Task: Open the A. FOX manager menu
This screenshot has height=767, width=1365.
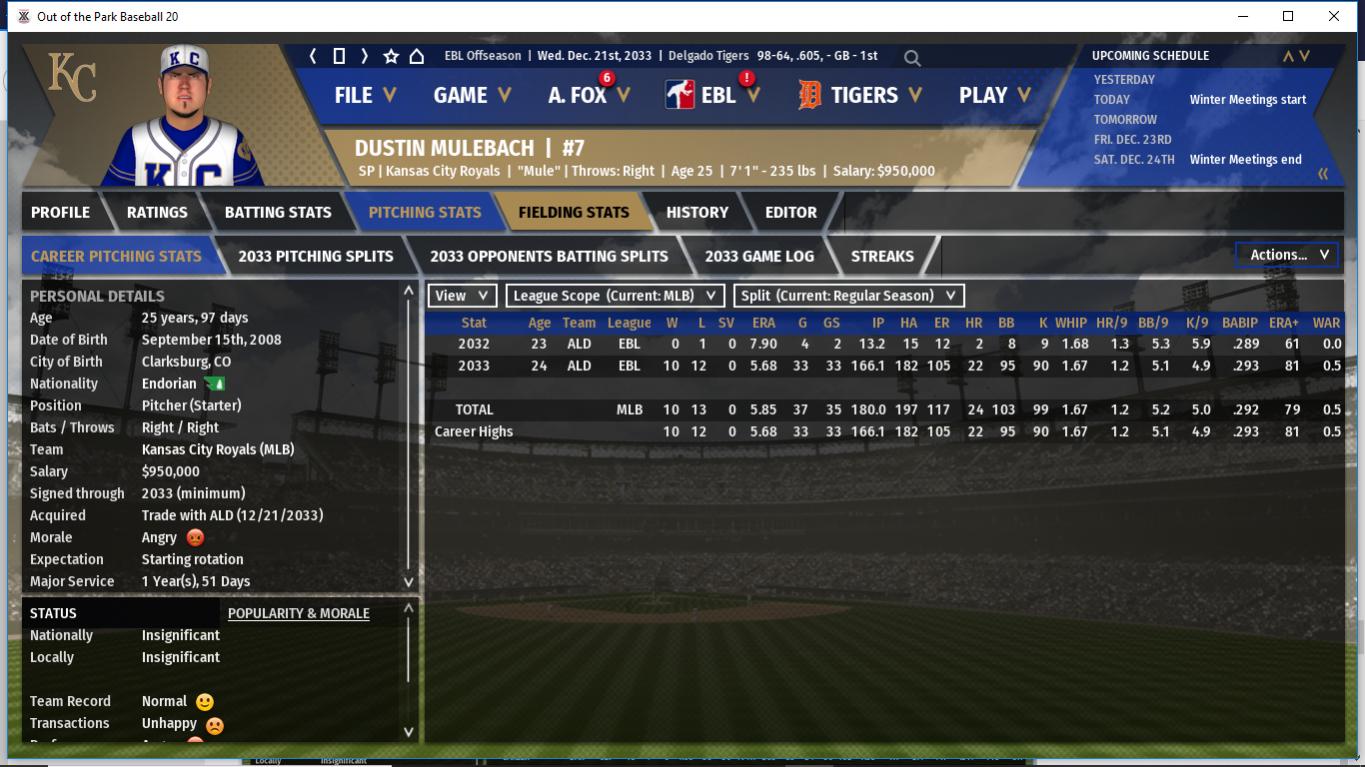Action: point(588,95)
